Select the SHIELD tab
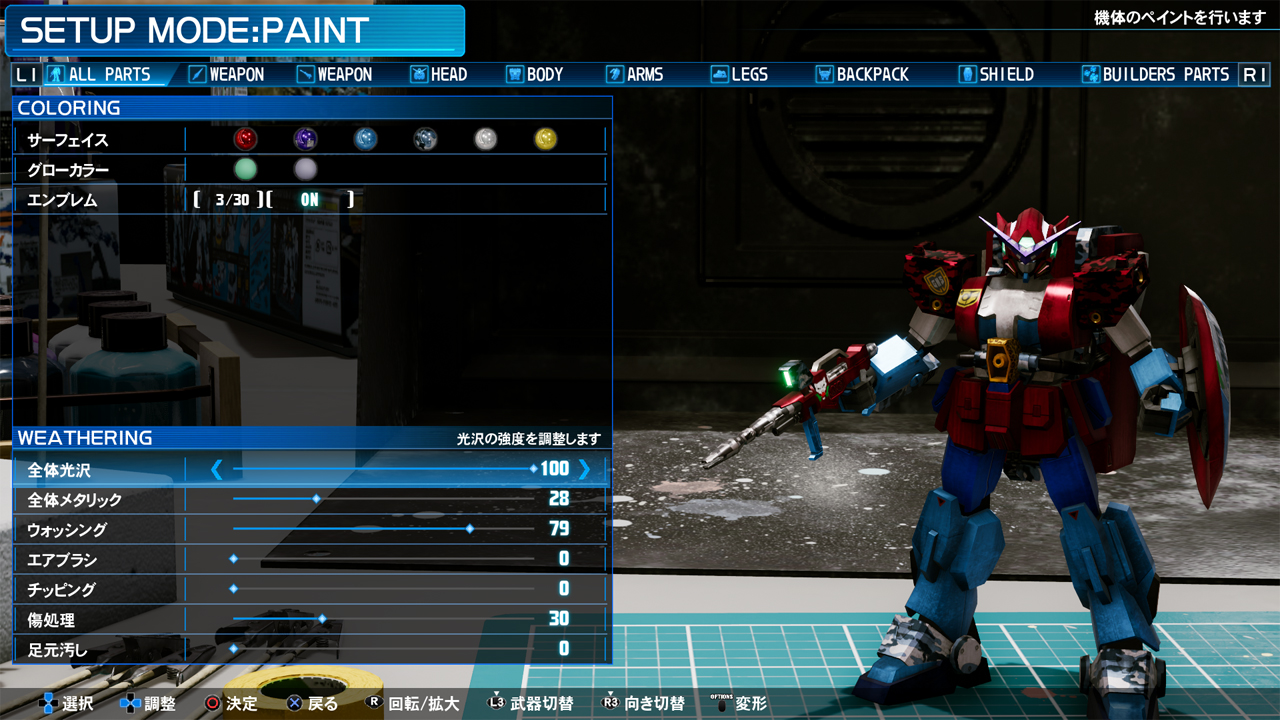The height and width of the screenshot is (720, 1280). (x=996, y=74)
